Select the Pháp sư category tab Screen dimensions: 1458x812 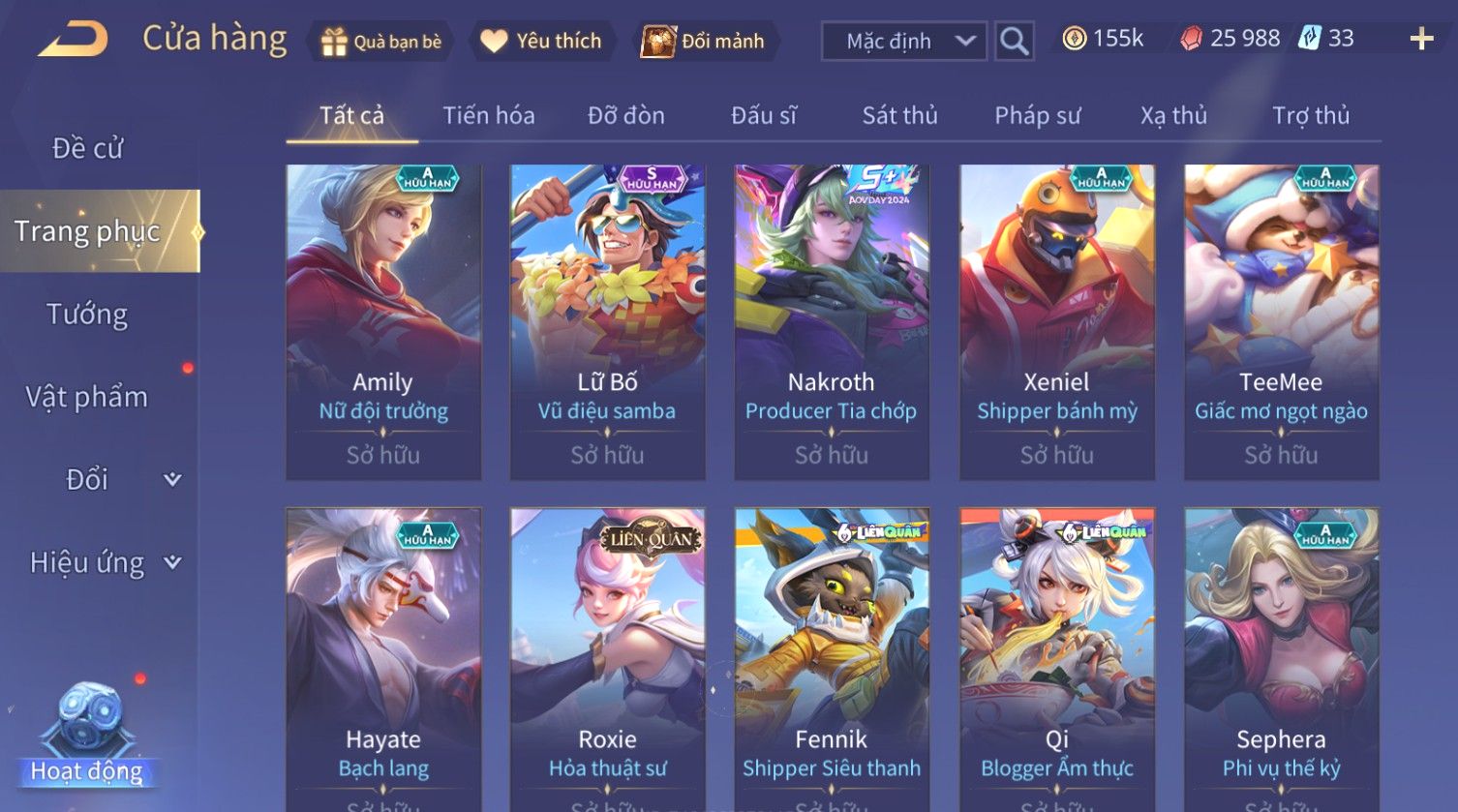click(x=1037, y=116)
